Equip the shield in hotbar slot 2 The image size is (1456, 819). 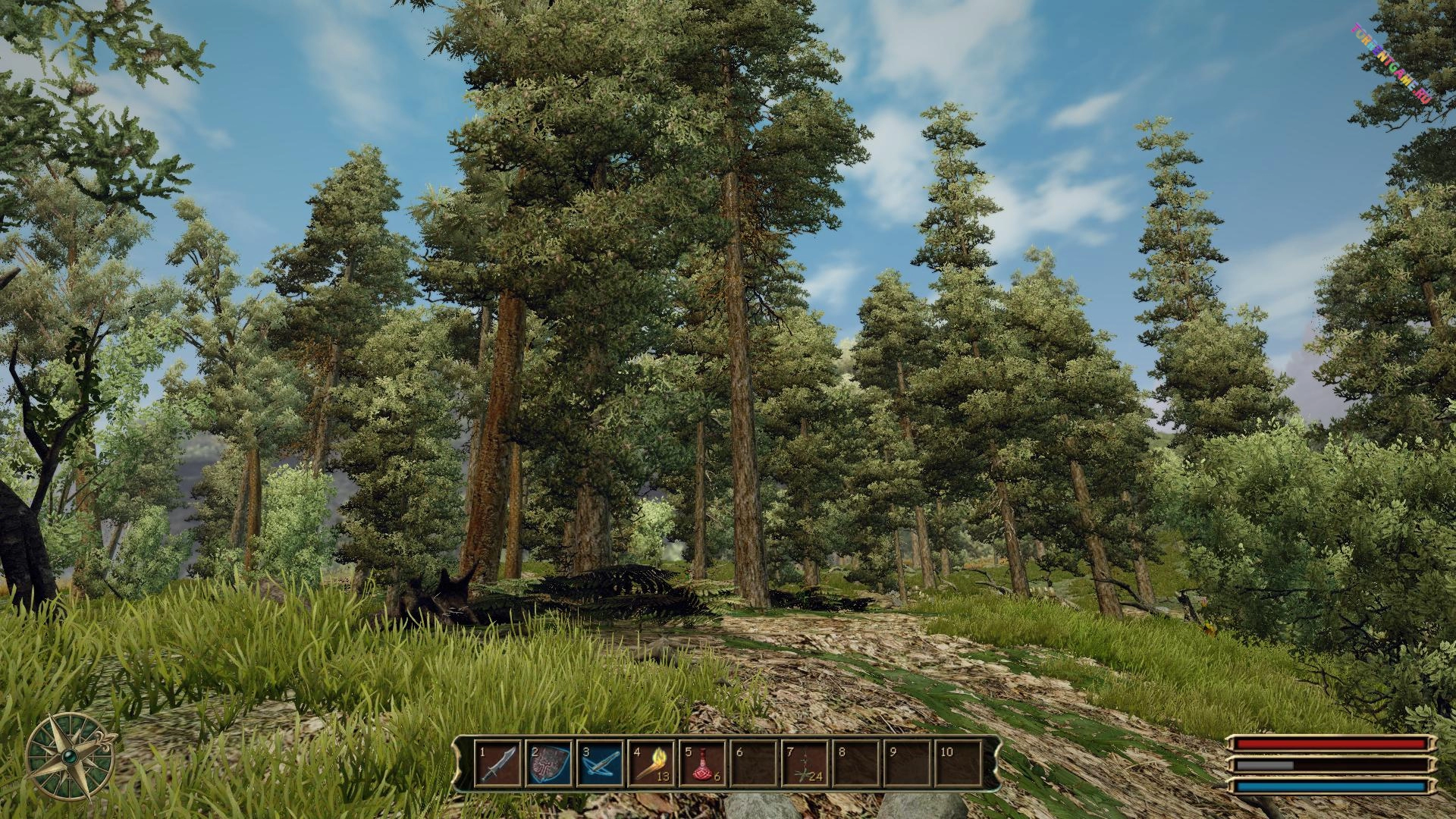click(549, 763)
